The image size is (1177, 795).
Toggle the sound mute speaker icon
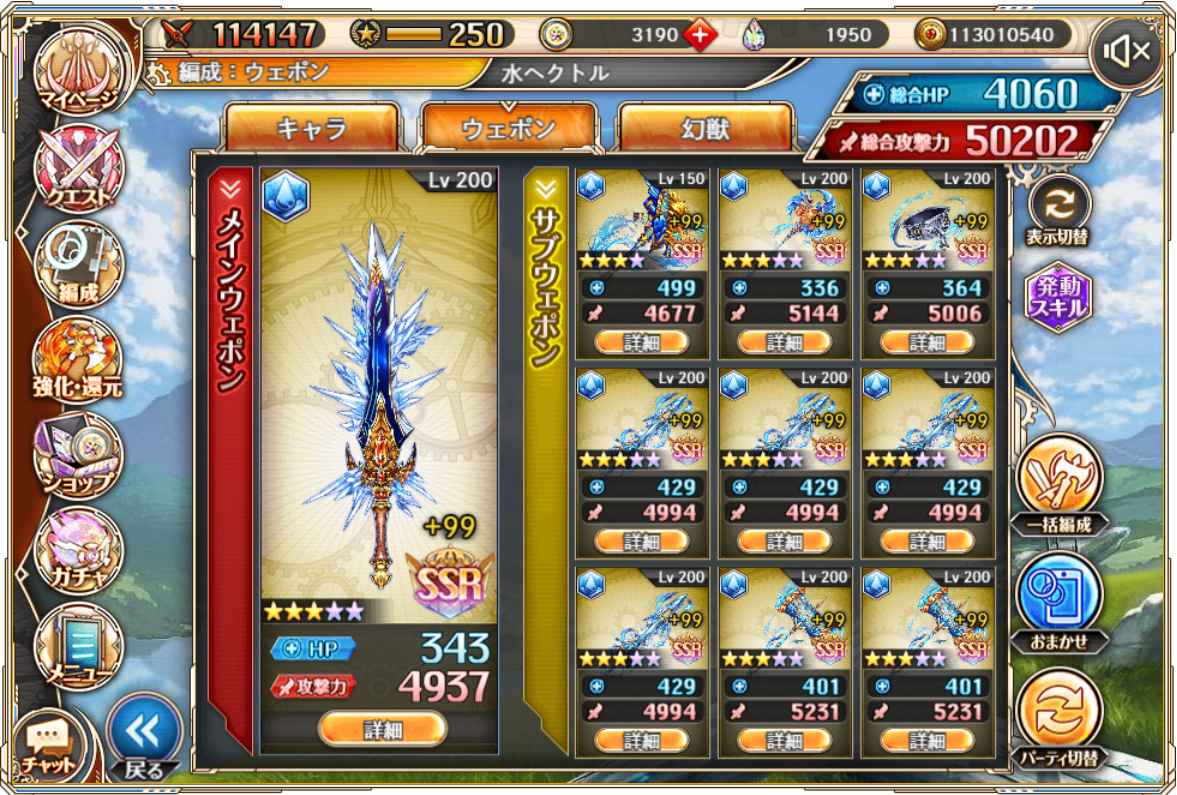coord(1127,51)
